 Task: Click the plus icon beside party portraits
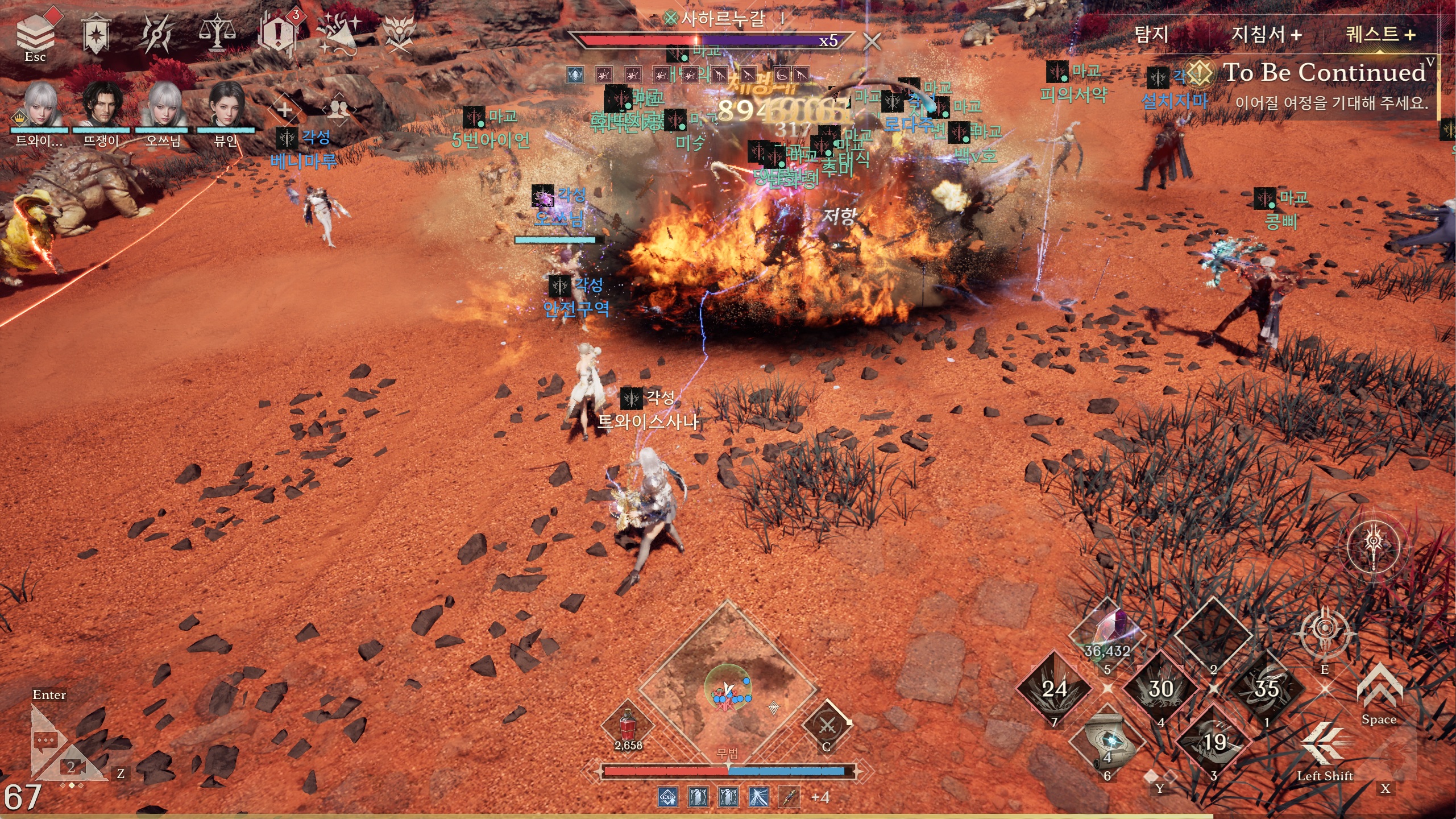click(284, 109)
